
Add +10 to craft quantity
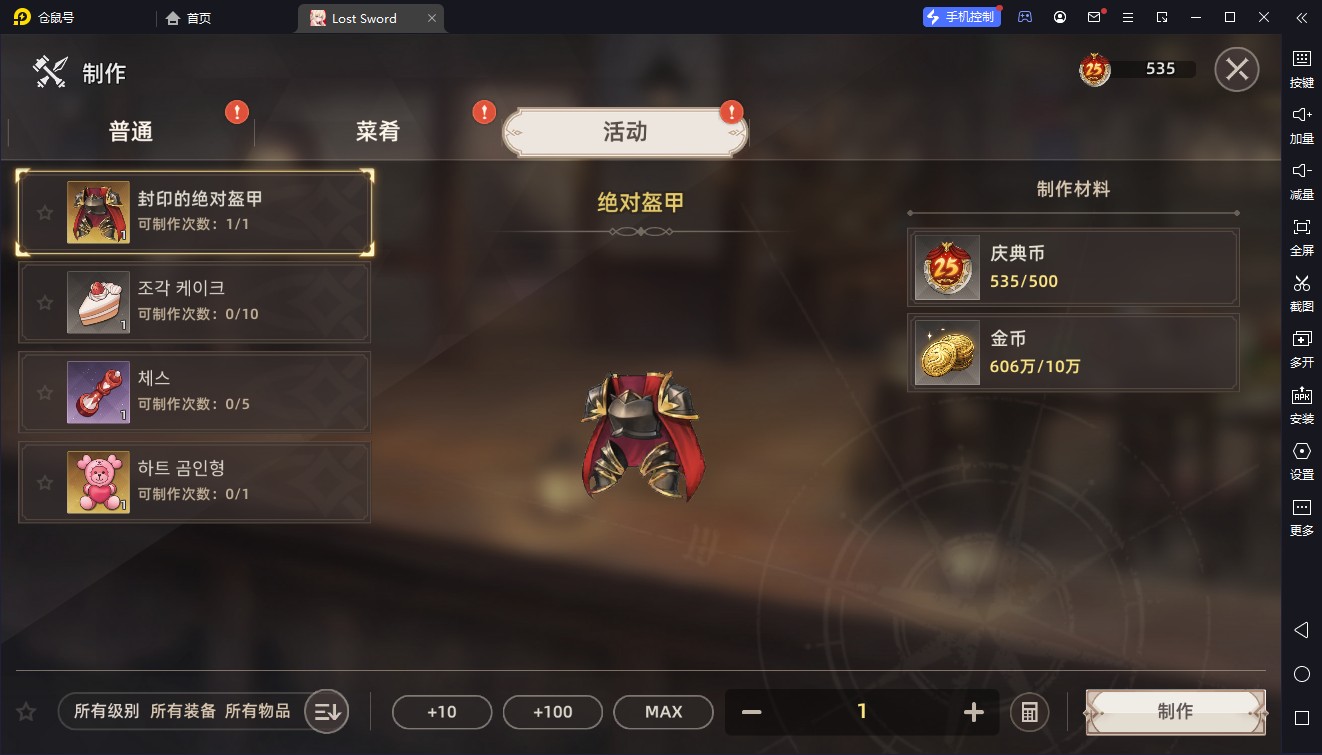click(441, 712)
